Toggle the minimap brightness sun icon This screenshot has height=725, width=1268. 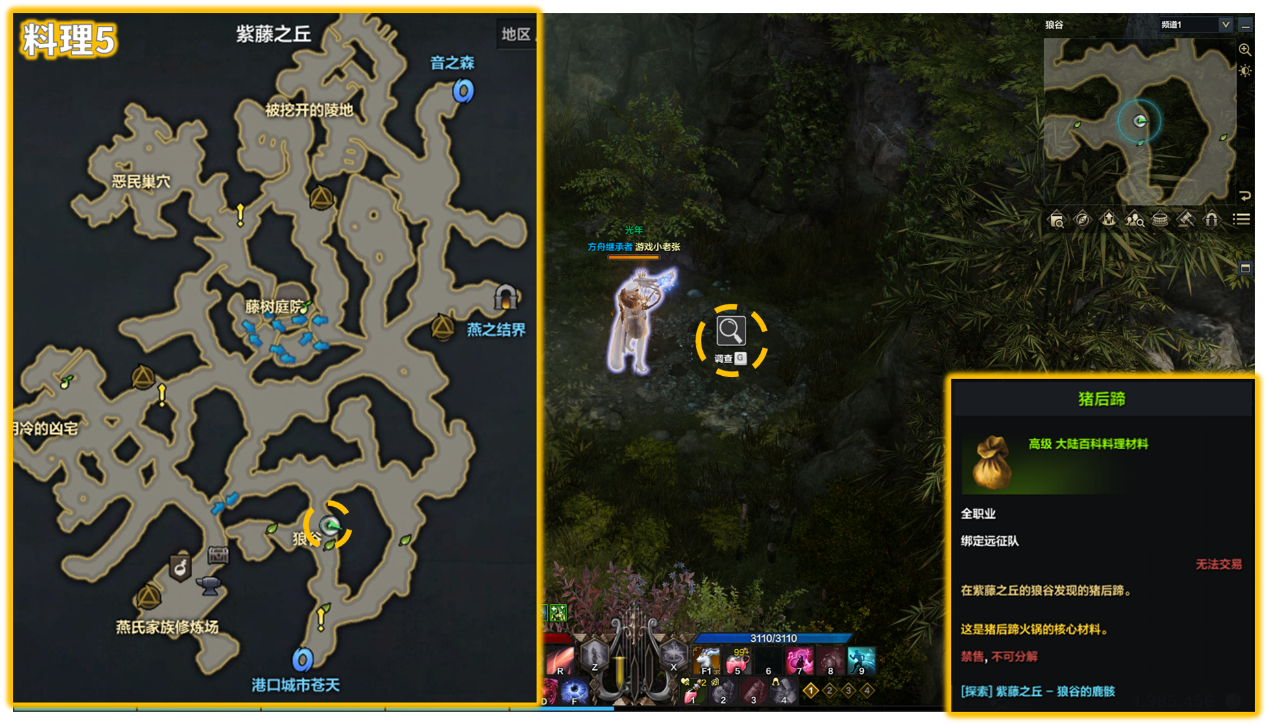1245,71
